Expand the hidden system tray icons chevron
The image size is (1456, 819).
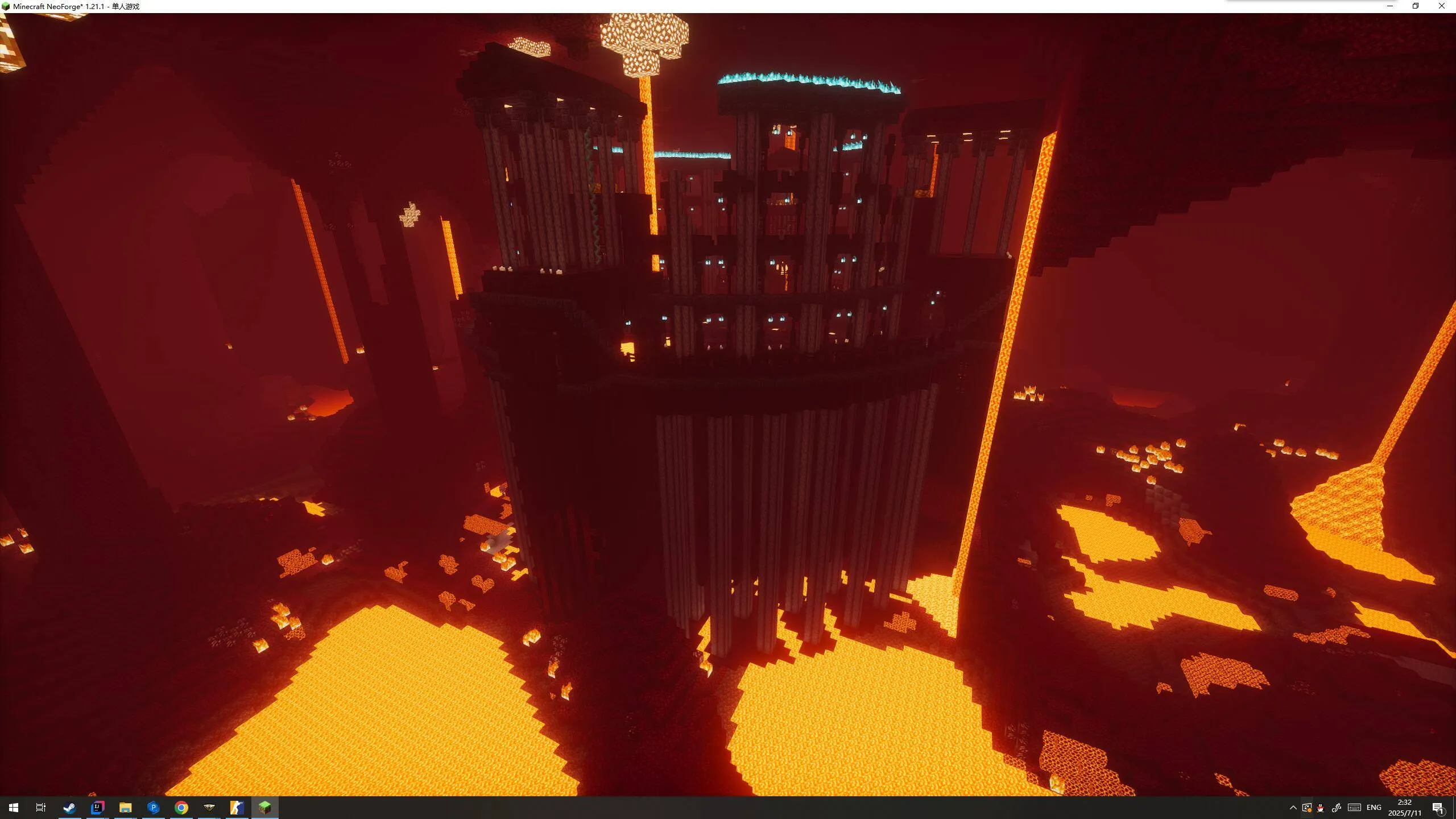(1293, 806)
